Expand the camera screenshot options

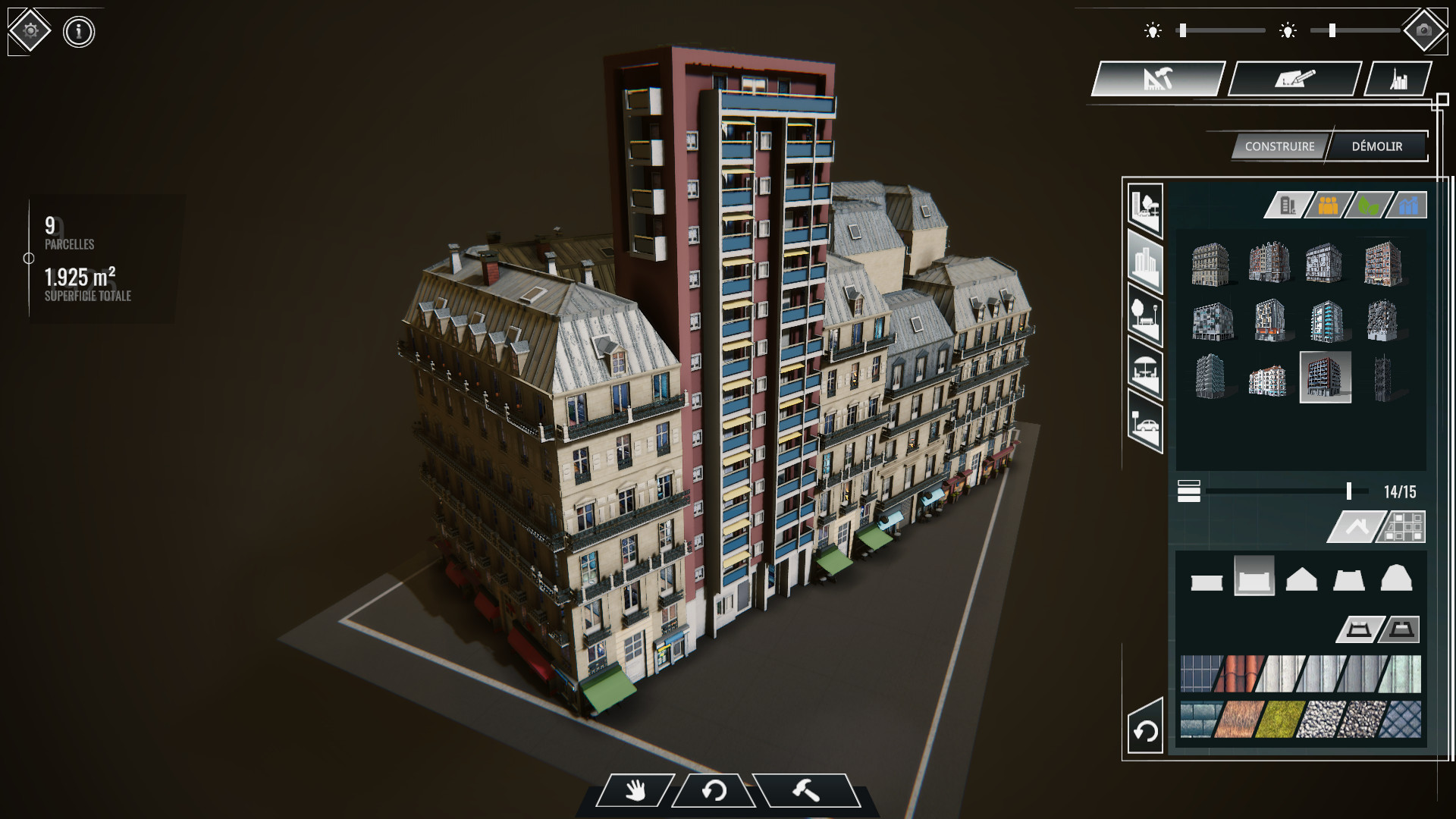tap(1426, 30)
